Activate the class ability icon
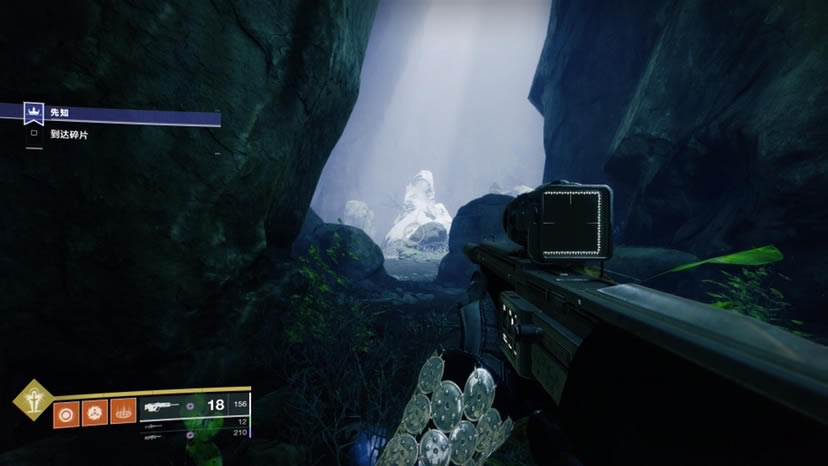 click(x=123, y=411)
